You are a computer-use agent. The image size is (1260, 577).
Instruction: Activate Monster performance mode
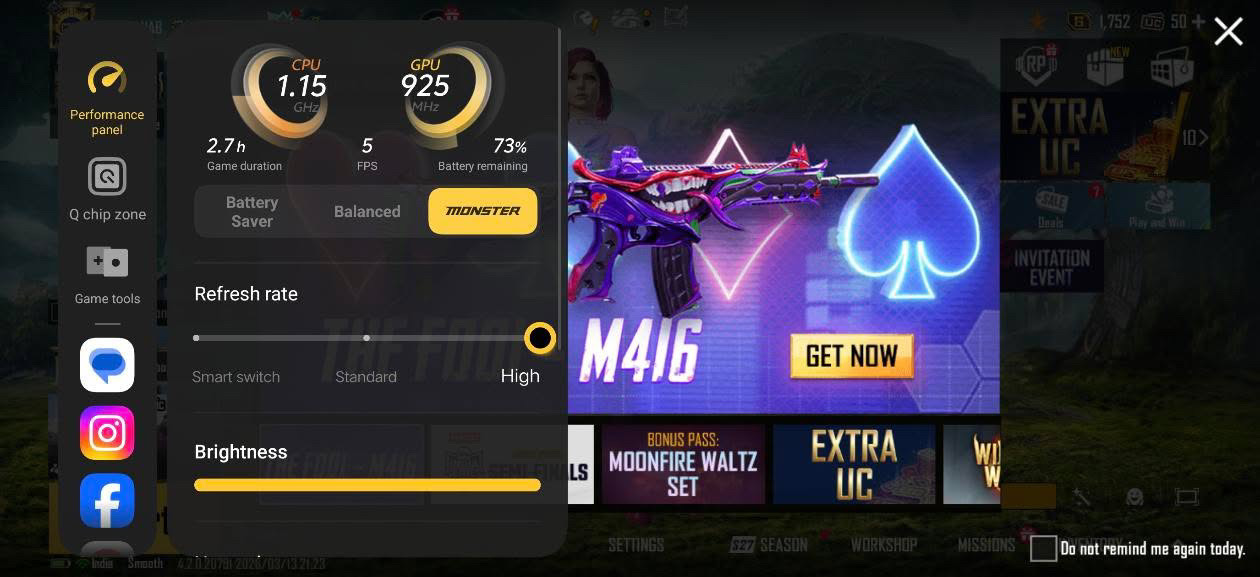coord(482,211)
